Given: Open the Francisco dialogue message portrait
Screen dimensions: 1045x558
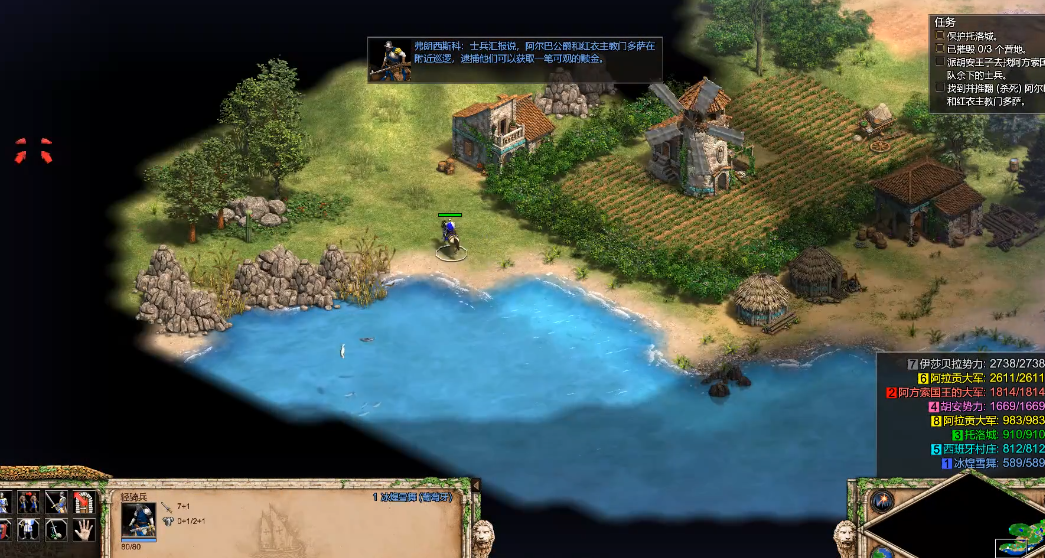Looking at the screenshot, I should coord(388,59).
